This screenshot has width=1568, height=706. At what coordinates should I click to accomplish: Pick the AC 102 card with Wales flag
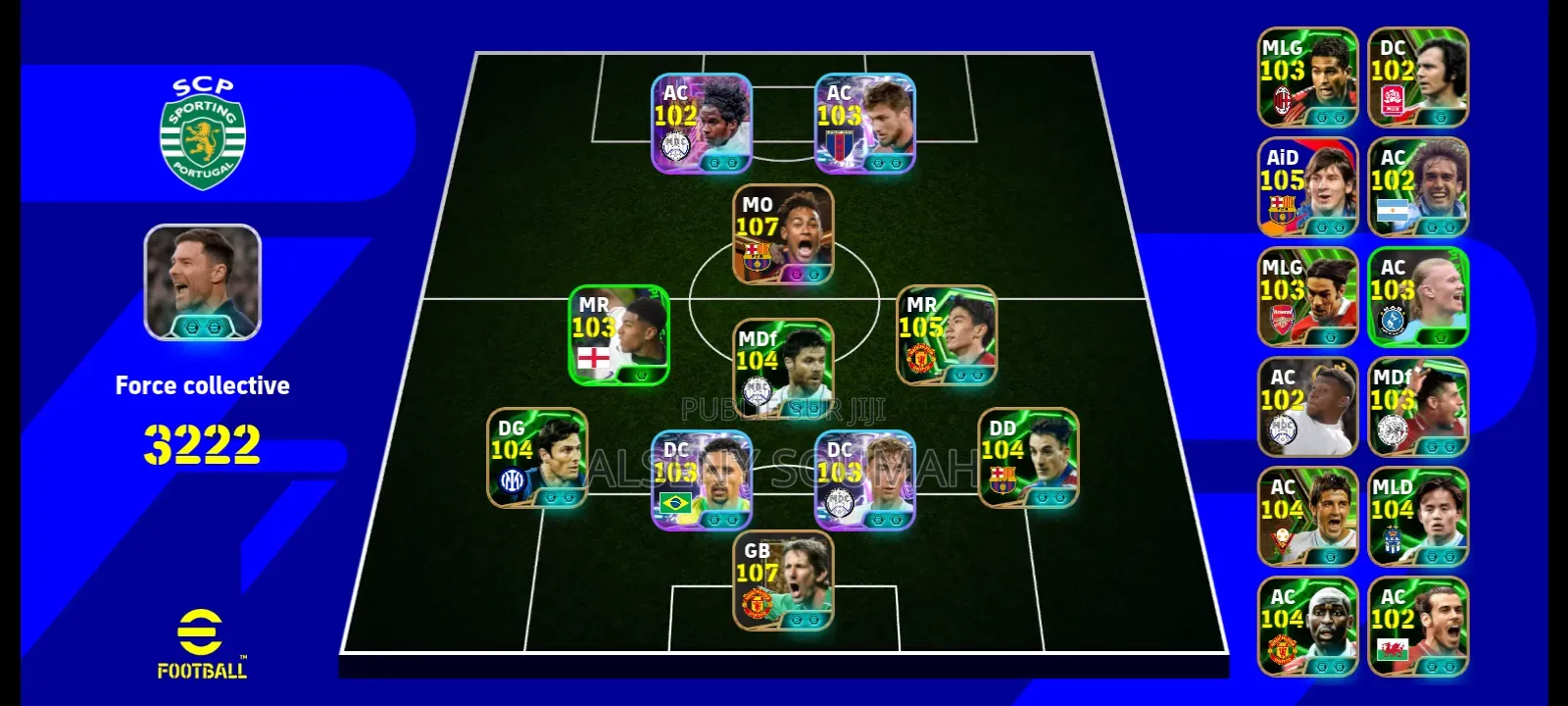[1418, 627]
